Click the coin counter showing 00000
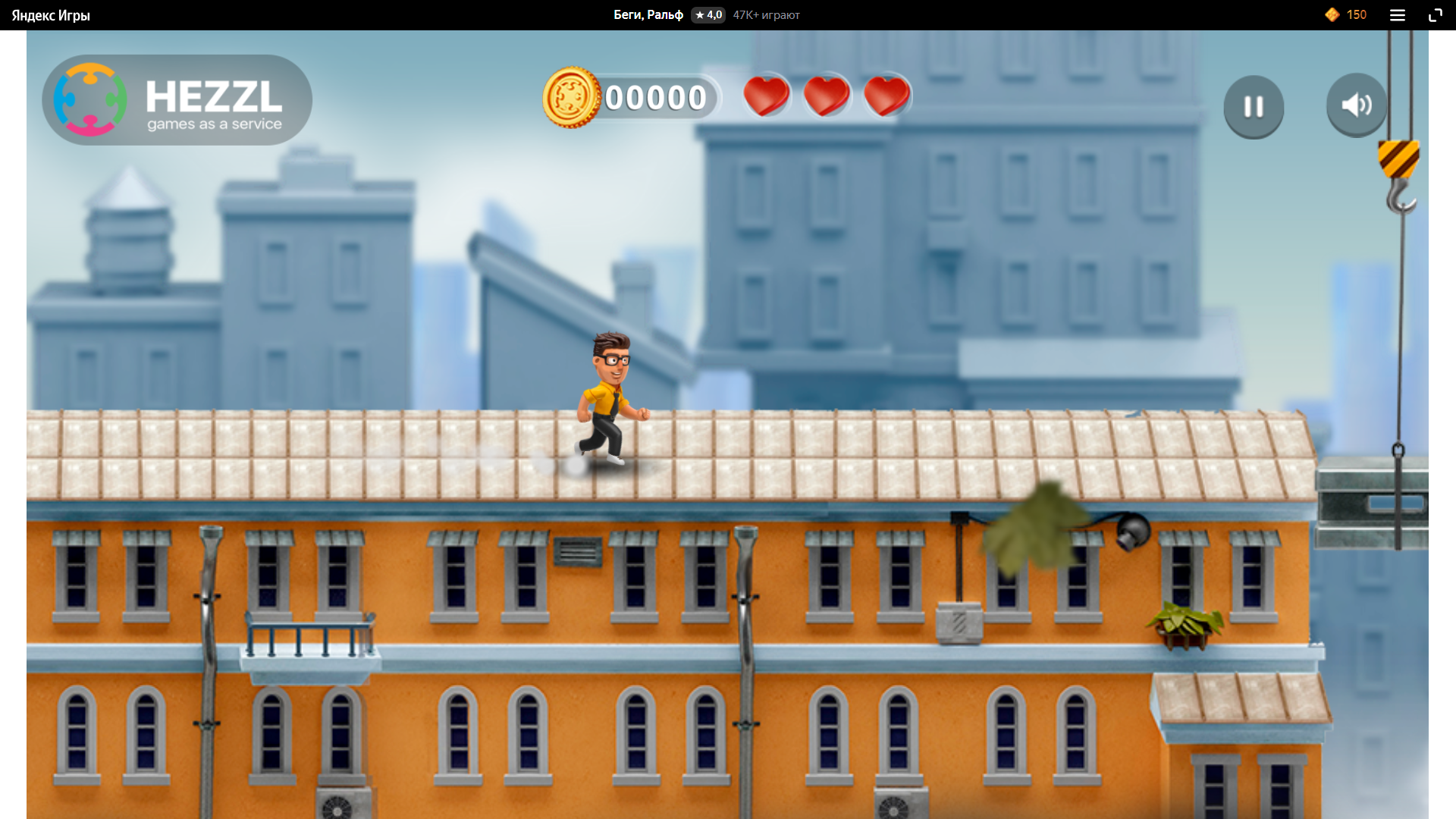 click(x=657, y=96)
